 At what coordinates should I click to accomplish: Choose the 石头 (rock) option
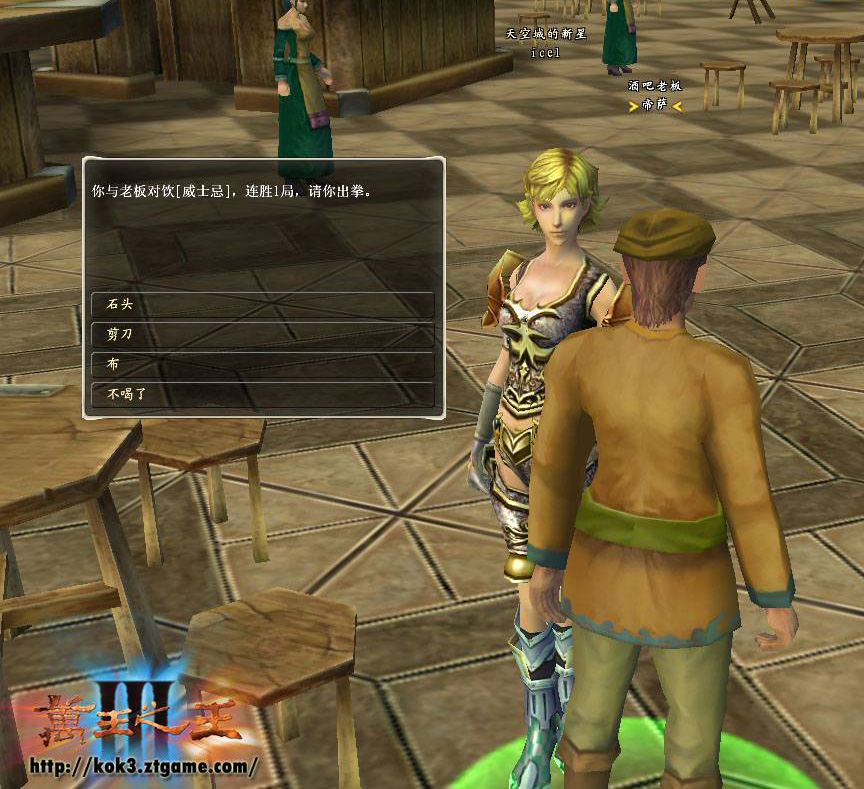point(262,304)
